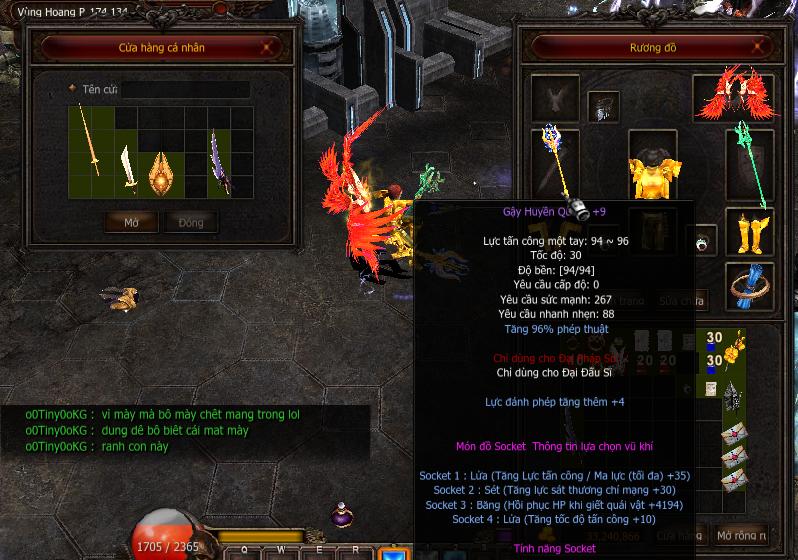The height and width of the screenshot is (560, 798).
Task: Select the equipped golden boots
Action: coord(749,232)
